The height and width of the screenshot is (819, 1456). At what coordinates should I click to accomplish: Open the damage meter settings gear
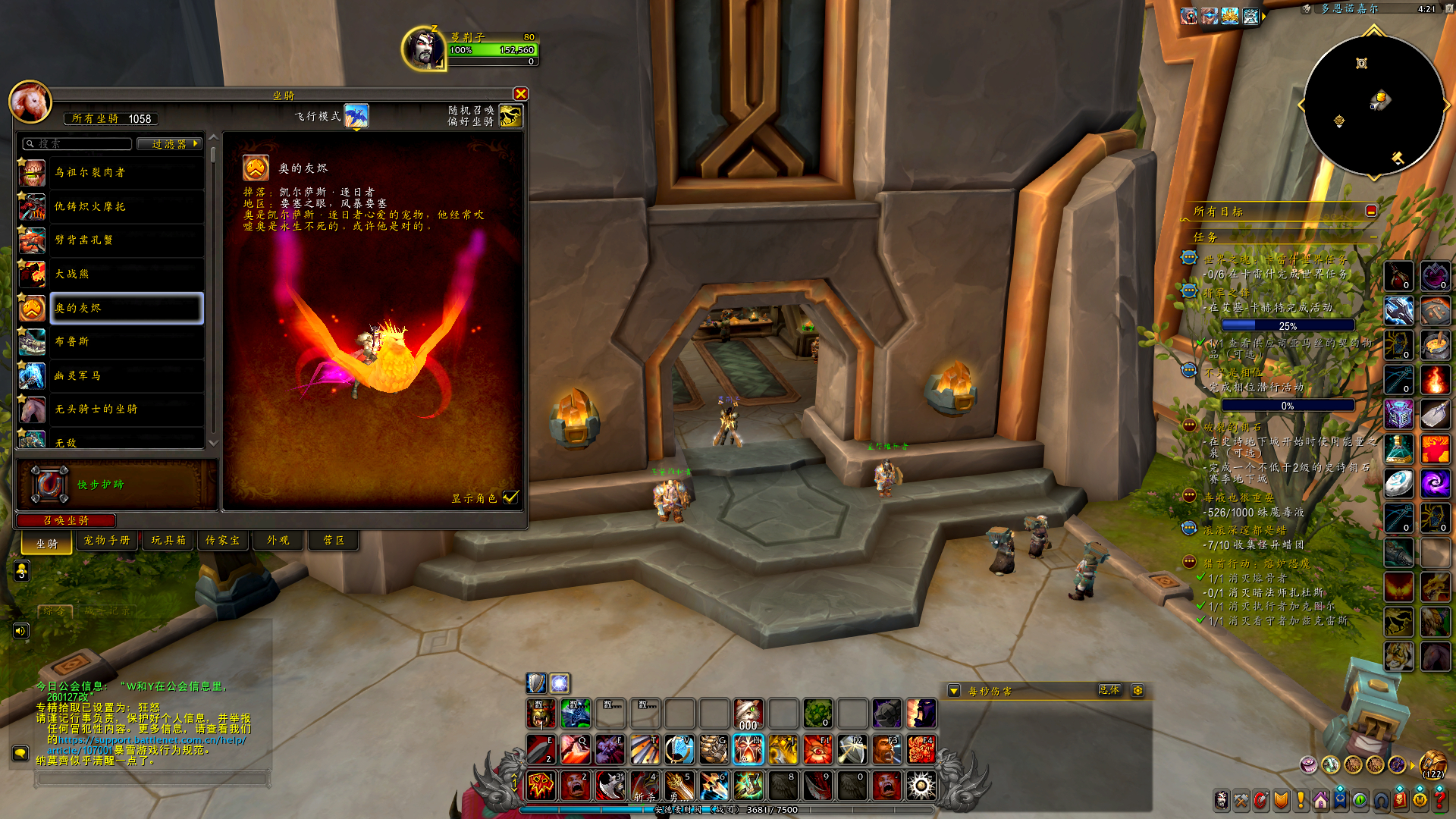(x=1137, y=691)
